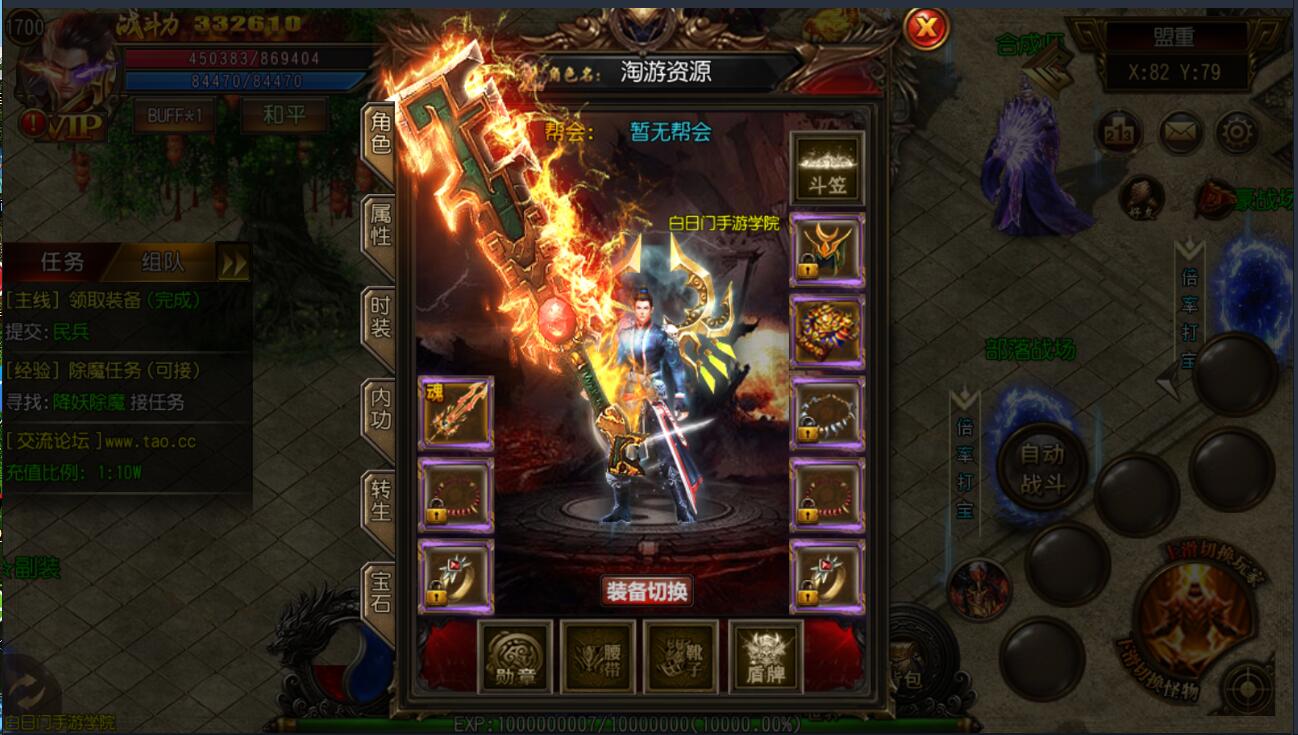Go to the 宝石 gem tab
The image size is (1298, 735).
pyautogui.click(x=381, y=592)
